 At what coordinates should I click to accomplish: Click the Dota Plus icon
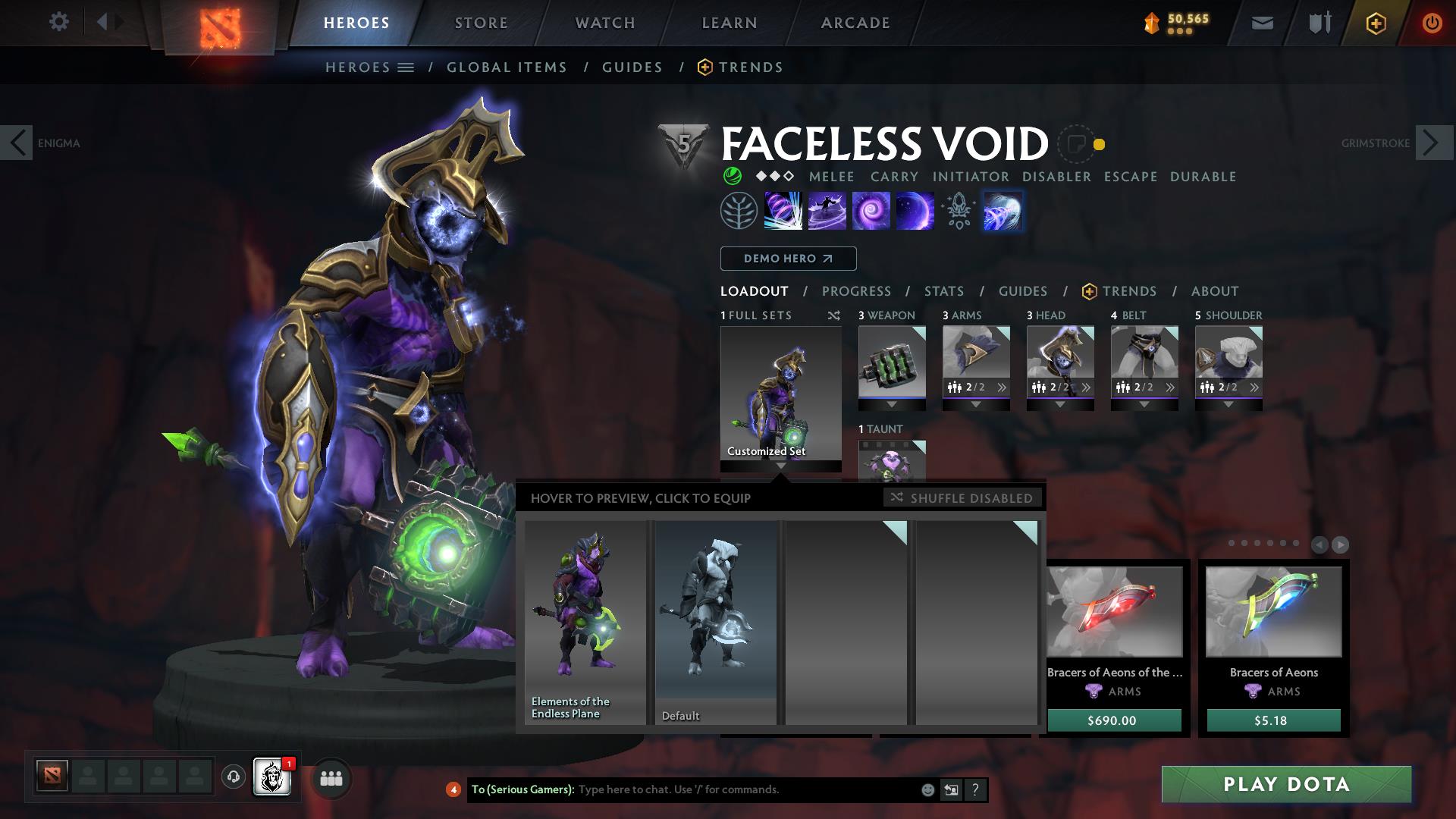tap(1375, 23)
